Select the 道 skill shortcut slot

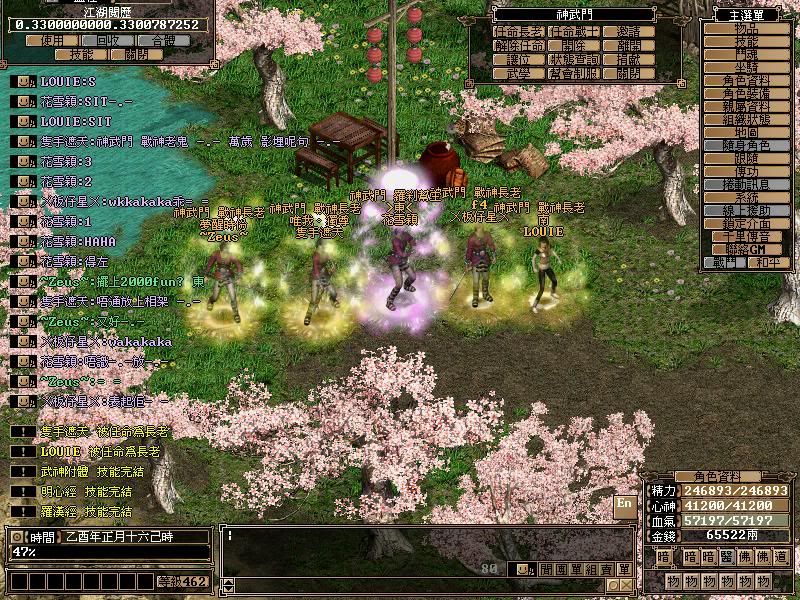(x=781, y=557)
